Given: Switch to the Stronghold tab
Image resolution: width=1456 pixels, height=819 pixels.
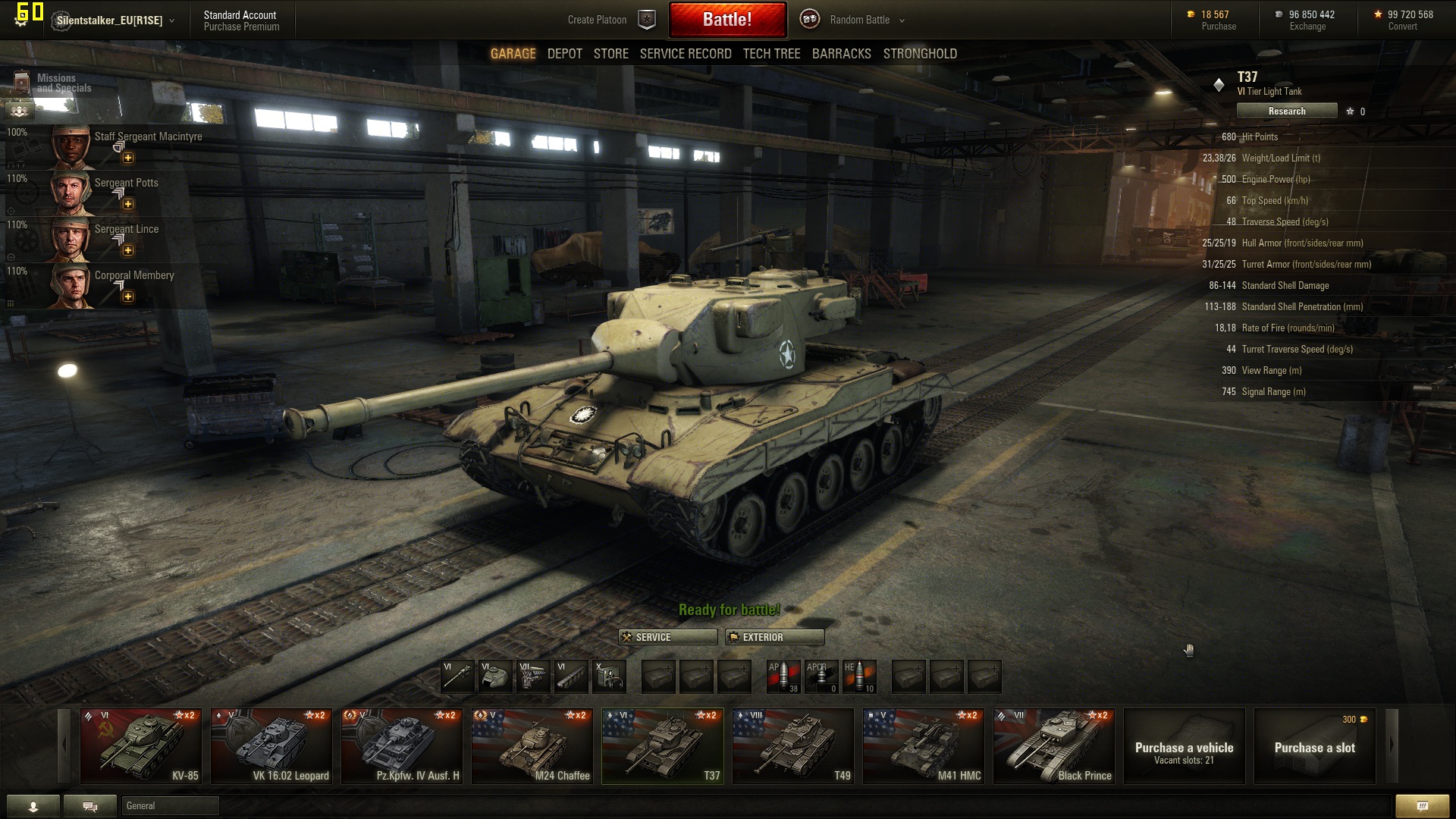Looking at the screenshot, I should tap(919, 54).
